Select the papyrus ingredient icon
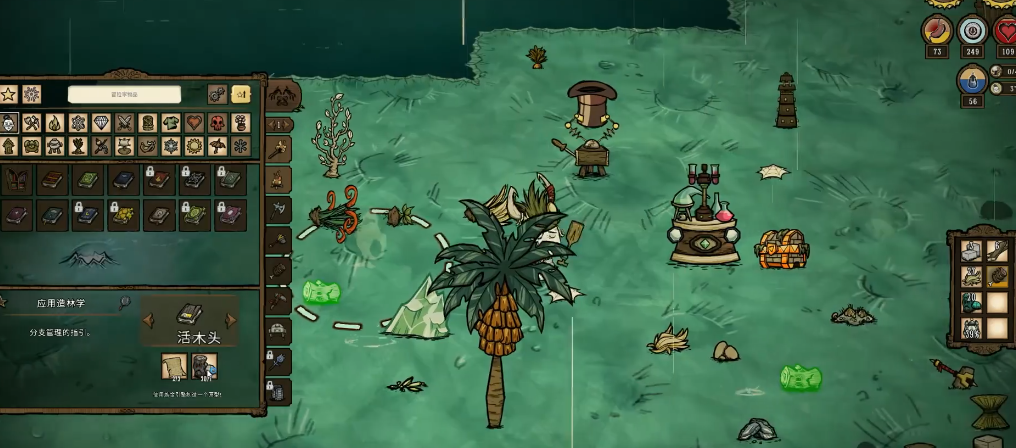Image resolution: width=1016 pixels, height=448 pixels. 175,368
